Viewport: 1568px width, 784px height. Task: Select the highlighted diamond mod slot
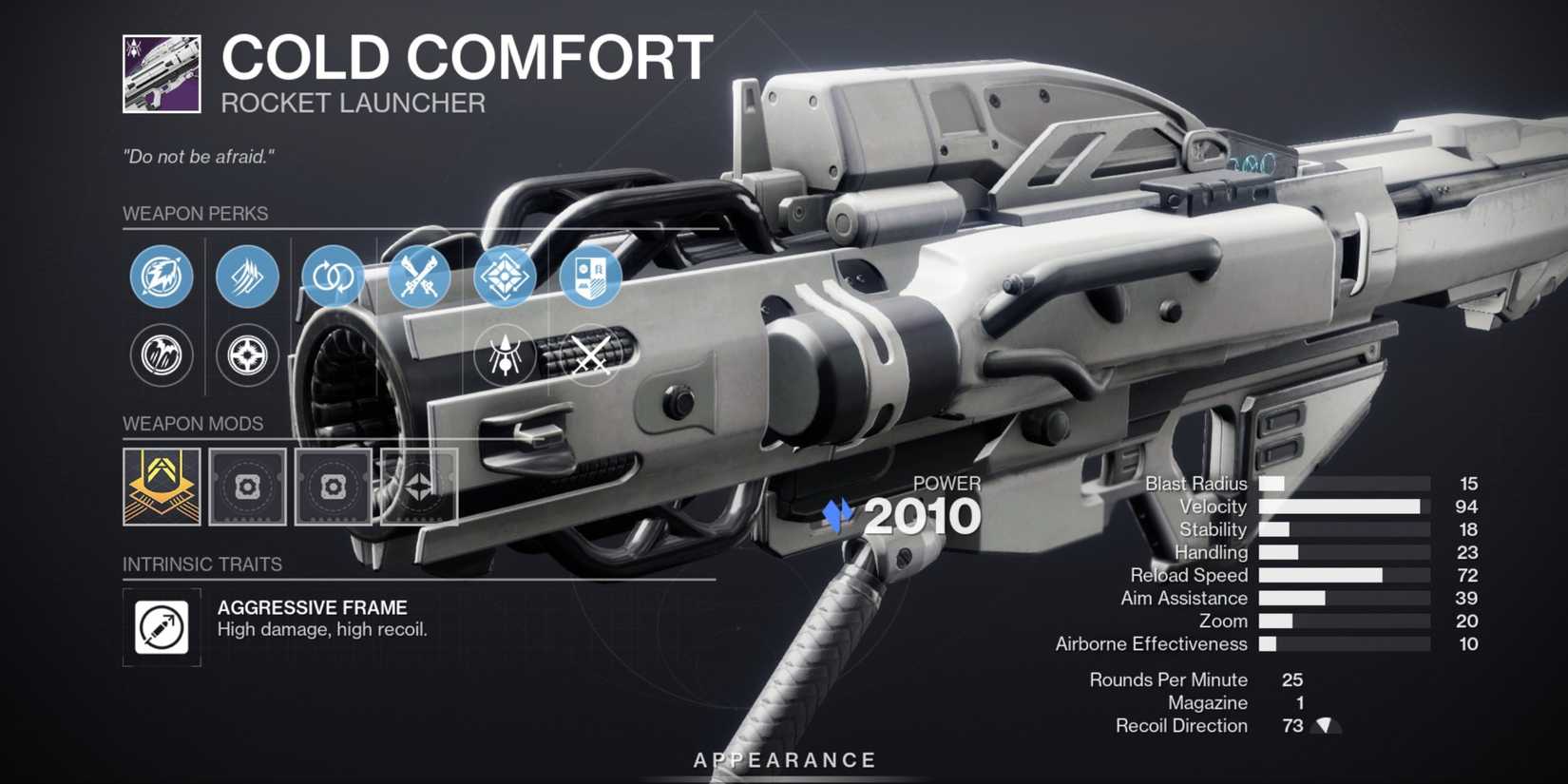coord(419,487)
